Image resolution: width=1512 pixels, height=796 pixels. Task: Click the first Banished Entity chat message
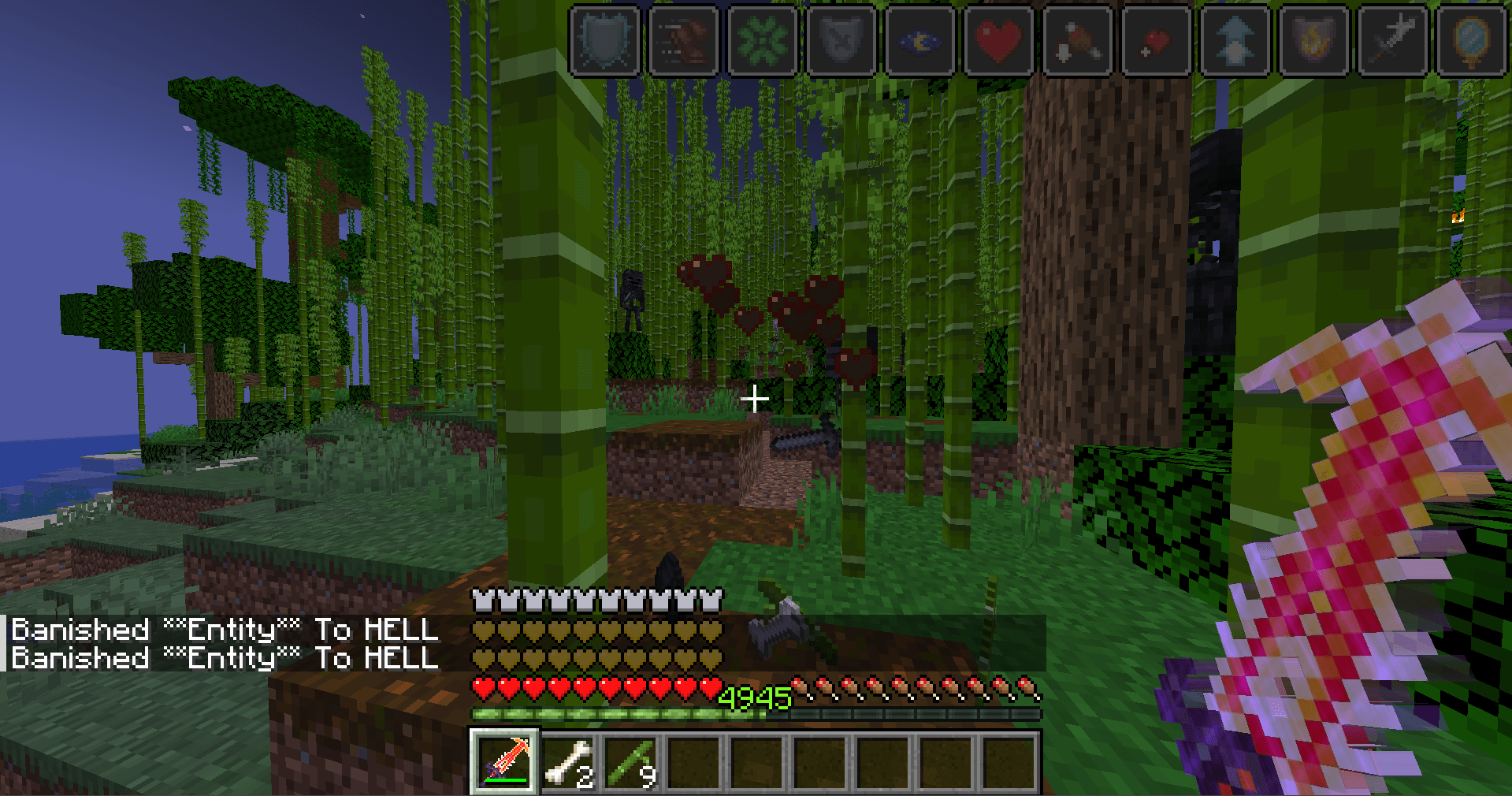click(x=225, y=630)
